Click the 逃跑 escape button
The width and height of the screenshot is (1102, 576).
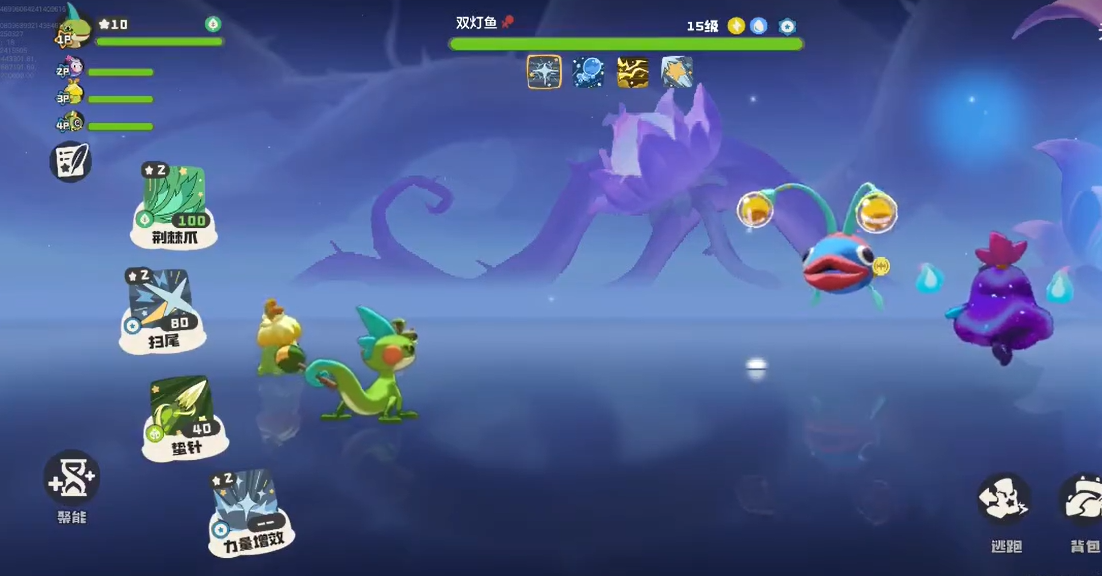(1003, 500)
